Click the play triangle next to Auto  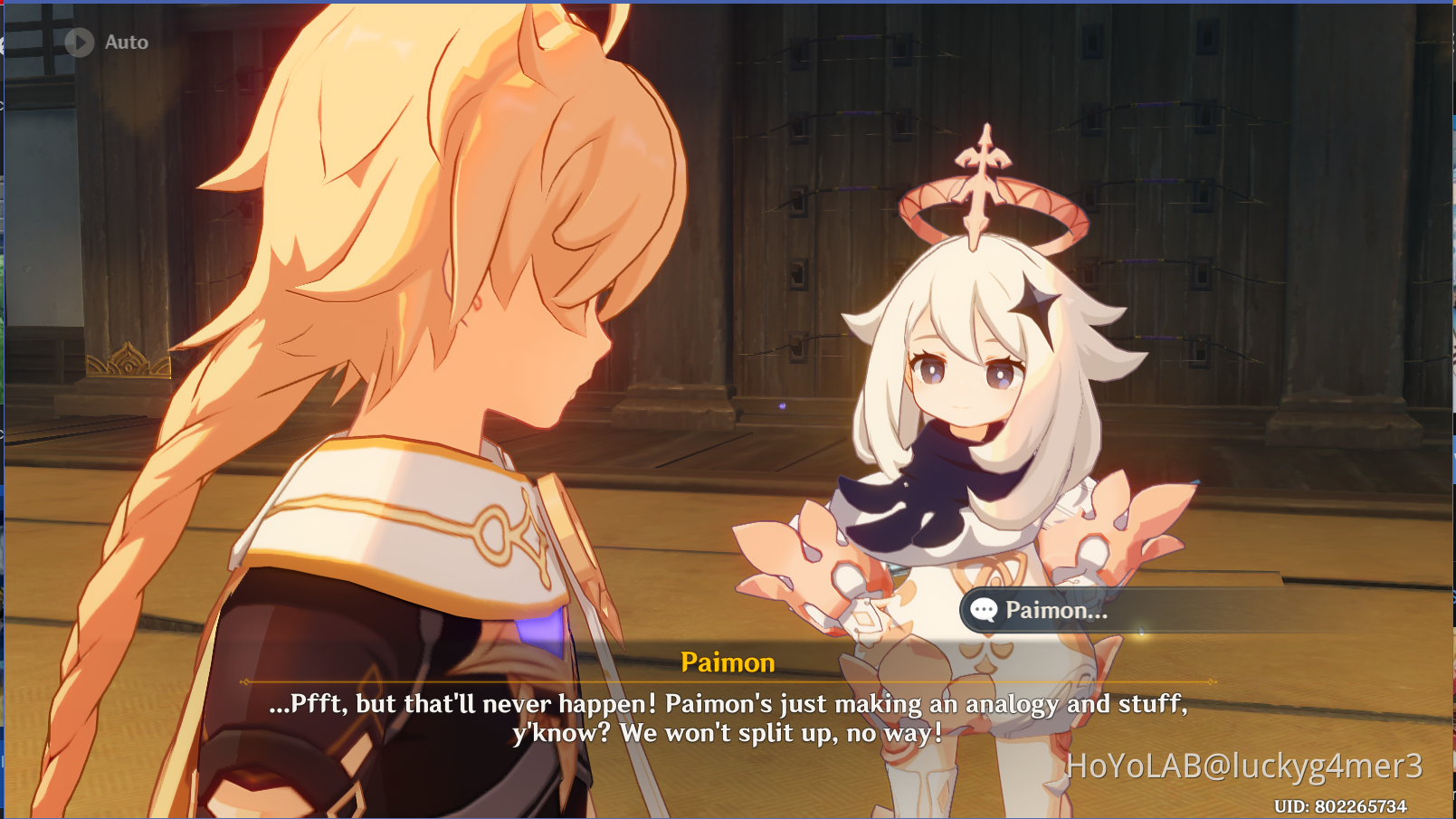pyautogui.click(x=79, y=42)
